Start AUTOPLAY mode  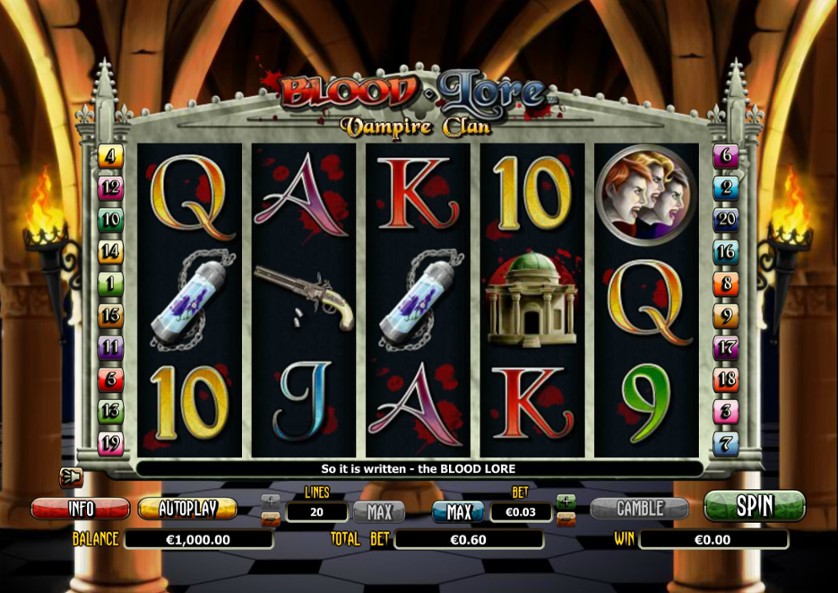187,508
